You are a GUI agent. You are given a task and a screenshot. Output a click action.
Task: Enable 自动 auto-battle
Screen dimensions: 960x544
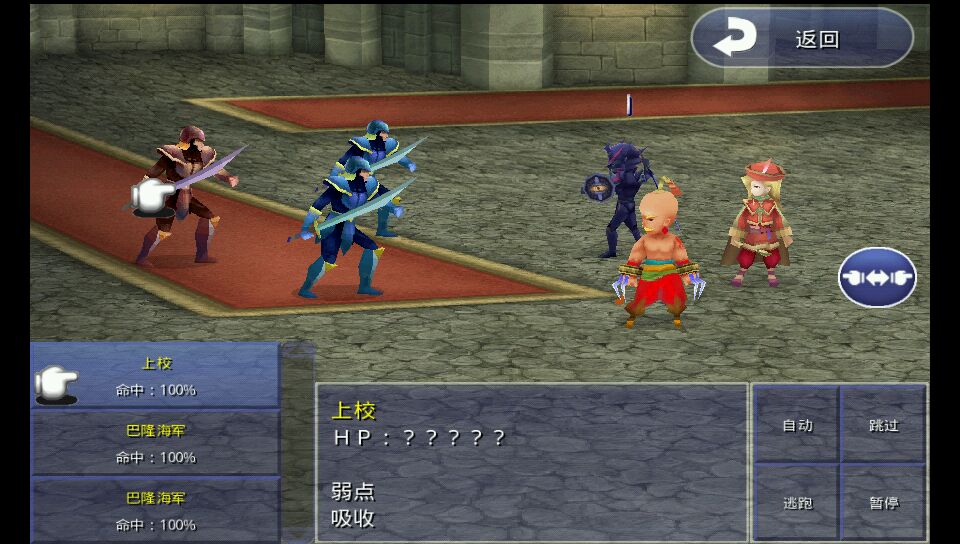coord(797,425)
